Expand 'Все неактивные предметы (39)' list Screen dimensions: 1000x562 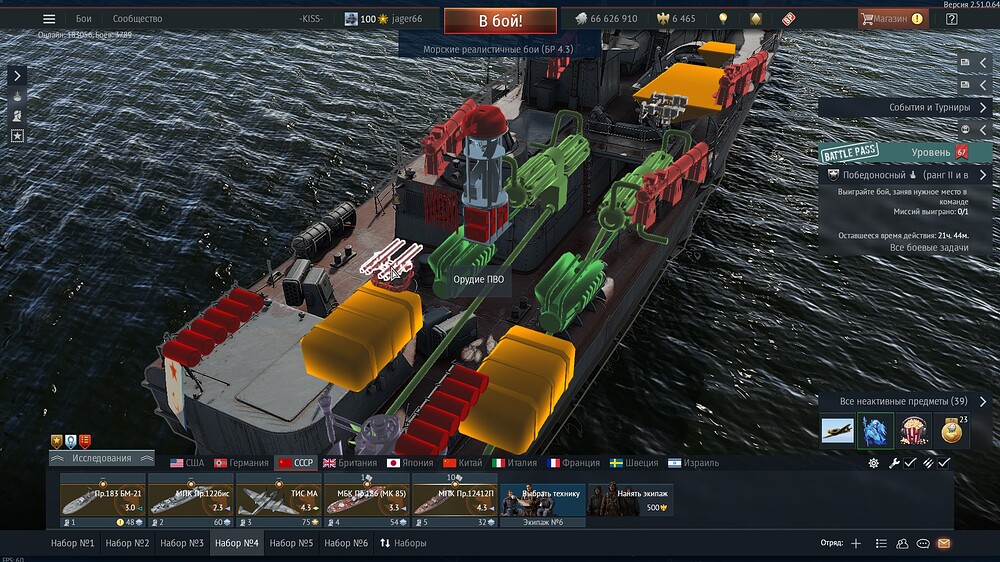tap(905, 401)
